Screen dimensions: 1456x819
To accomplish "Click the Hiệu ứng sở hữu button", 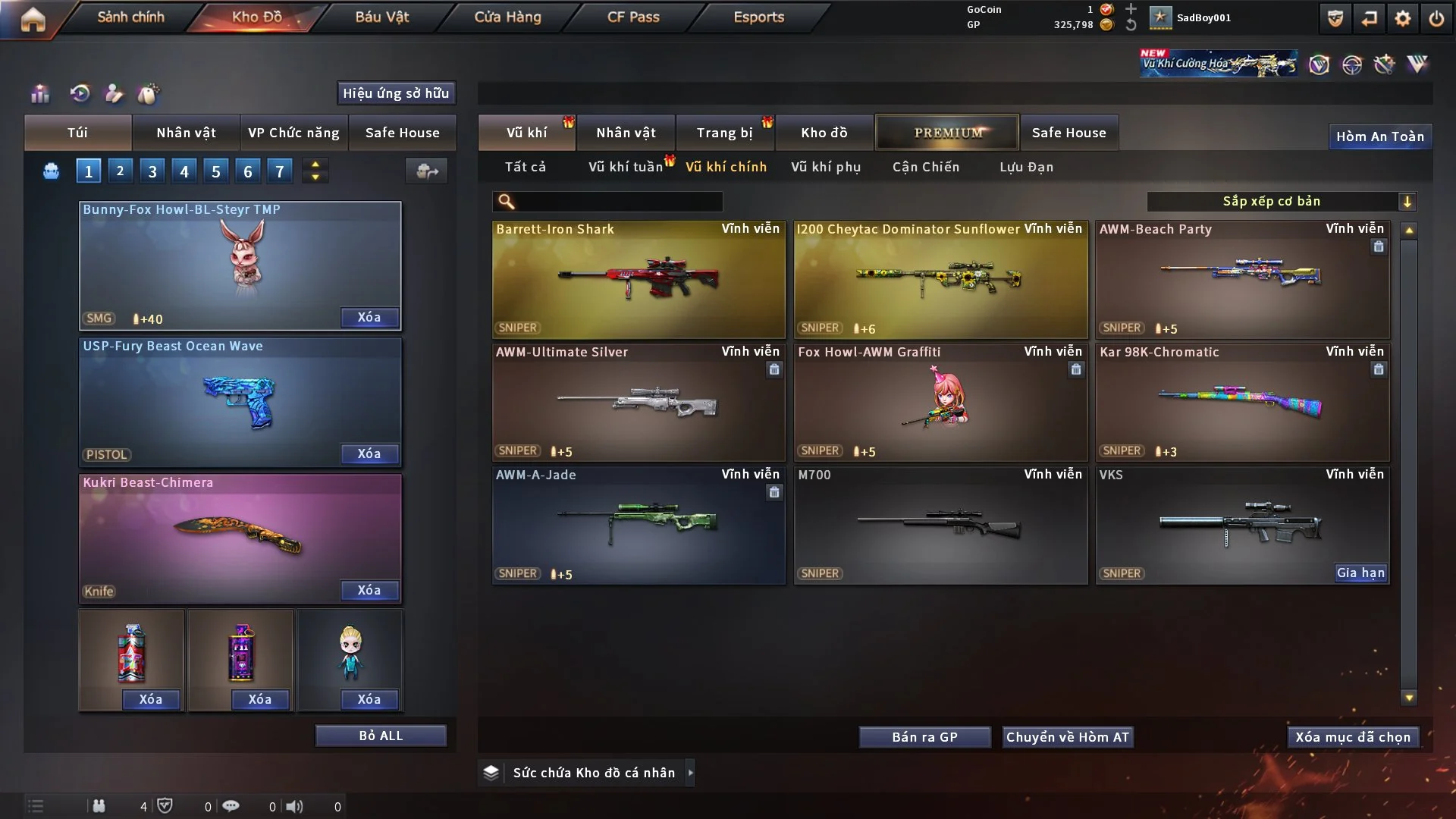I will pos(396,93).
